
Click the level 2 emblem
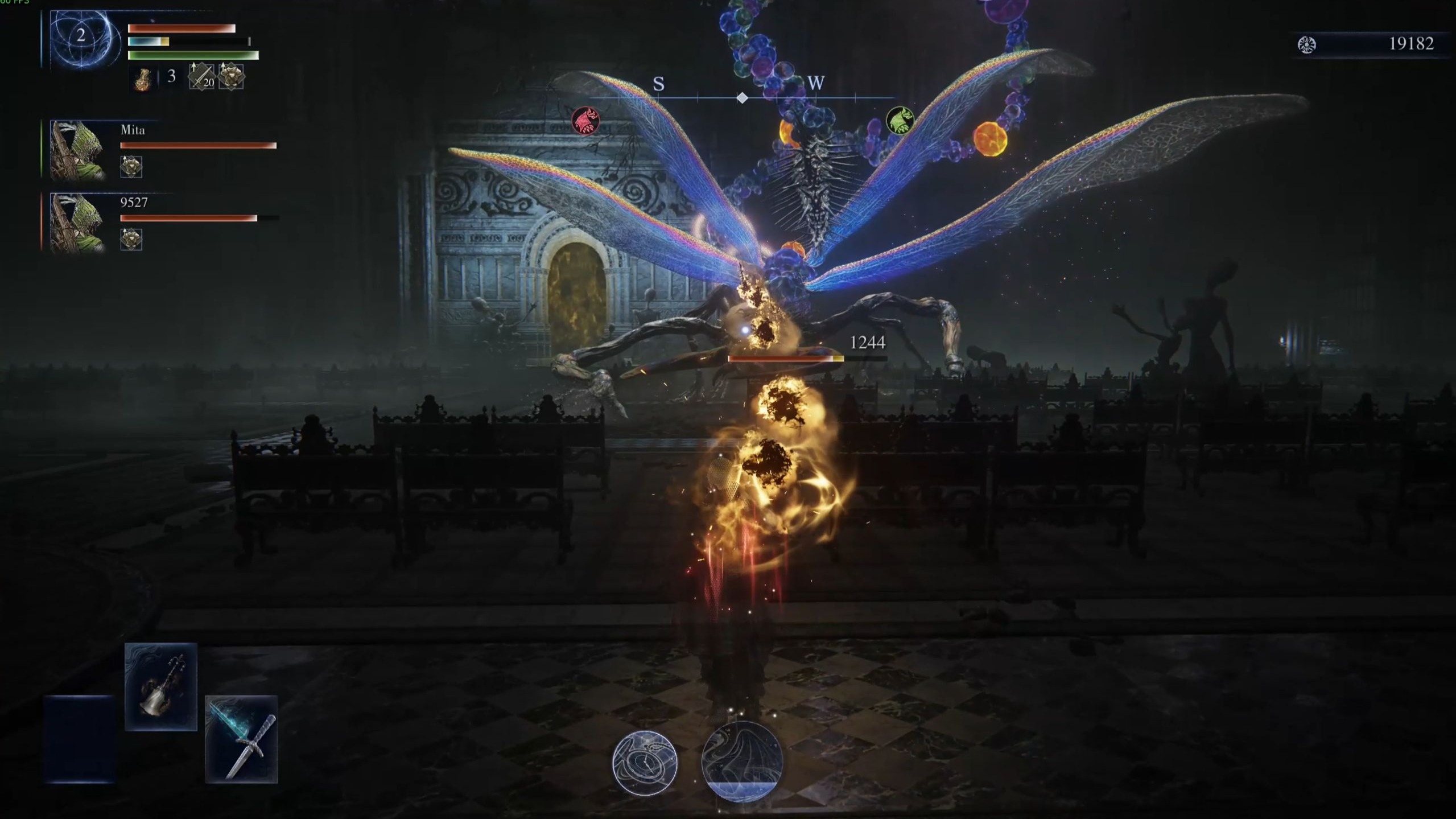pyautogui.click(x=81, y=36)
